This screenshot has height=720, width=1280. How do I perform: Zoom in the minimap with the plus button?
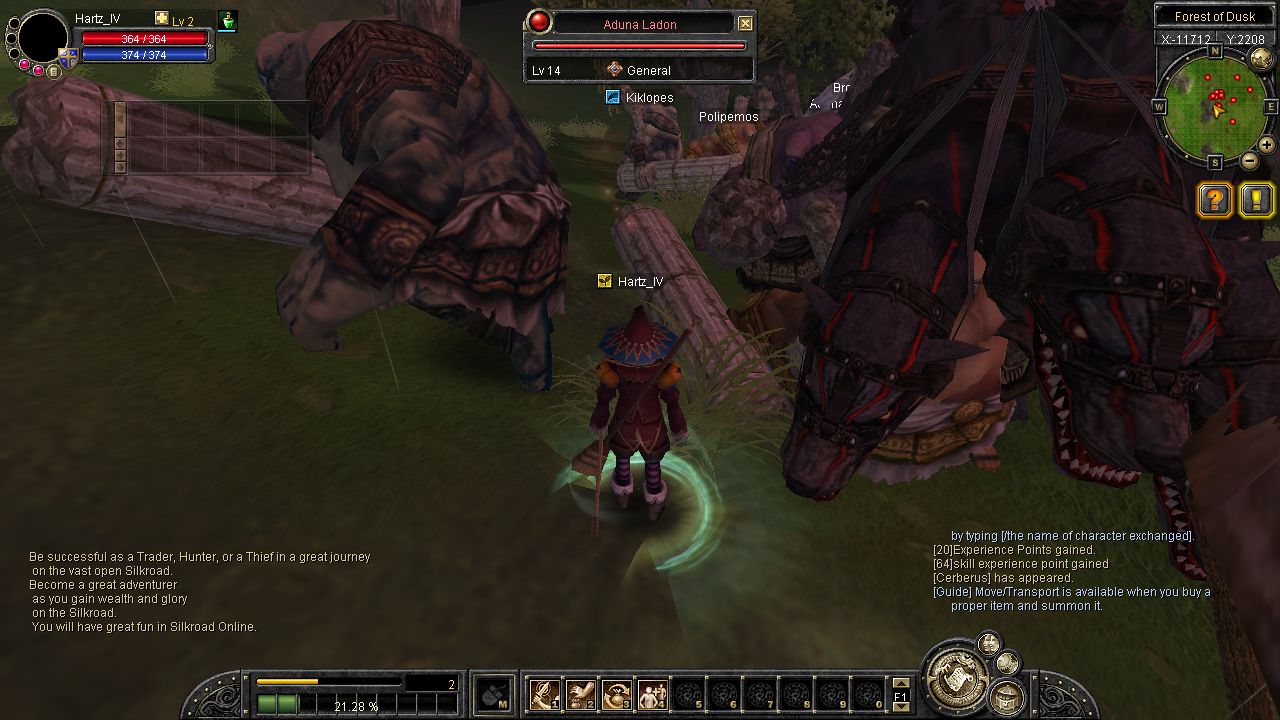(1267, 145)
